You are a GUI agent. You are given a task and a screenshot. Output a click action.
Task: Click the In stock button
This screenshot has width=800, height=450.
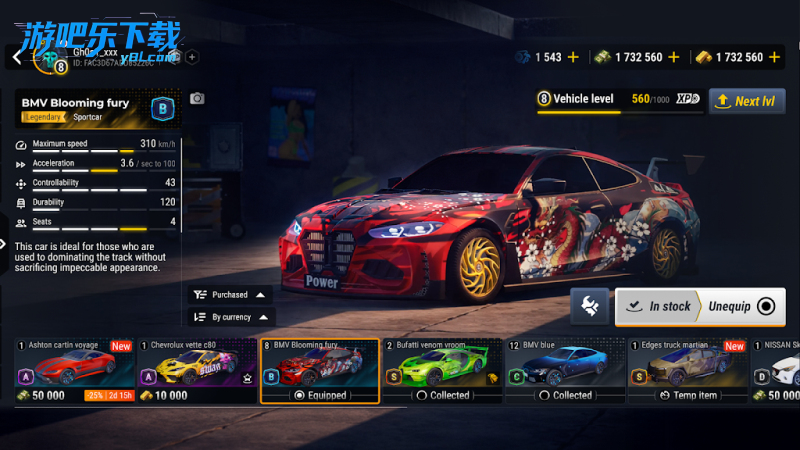[x=660, y=306]
